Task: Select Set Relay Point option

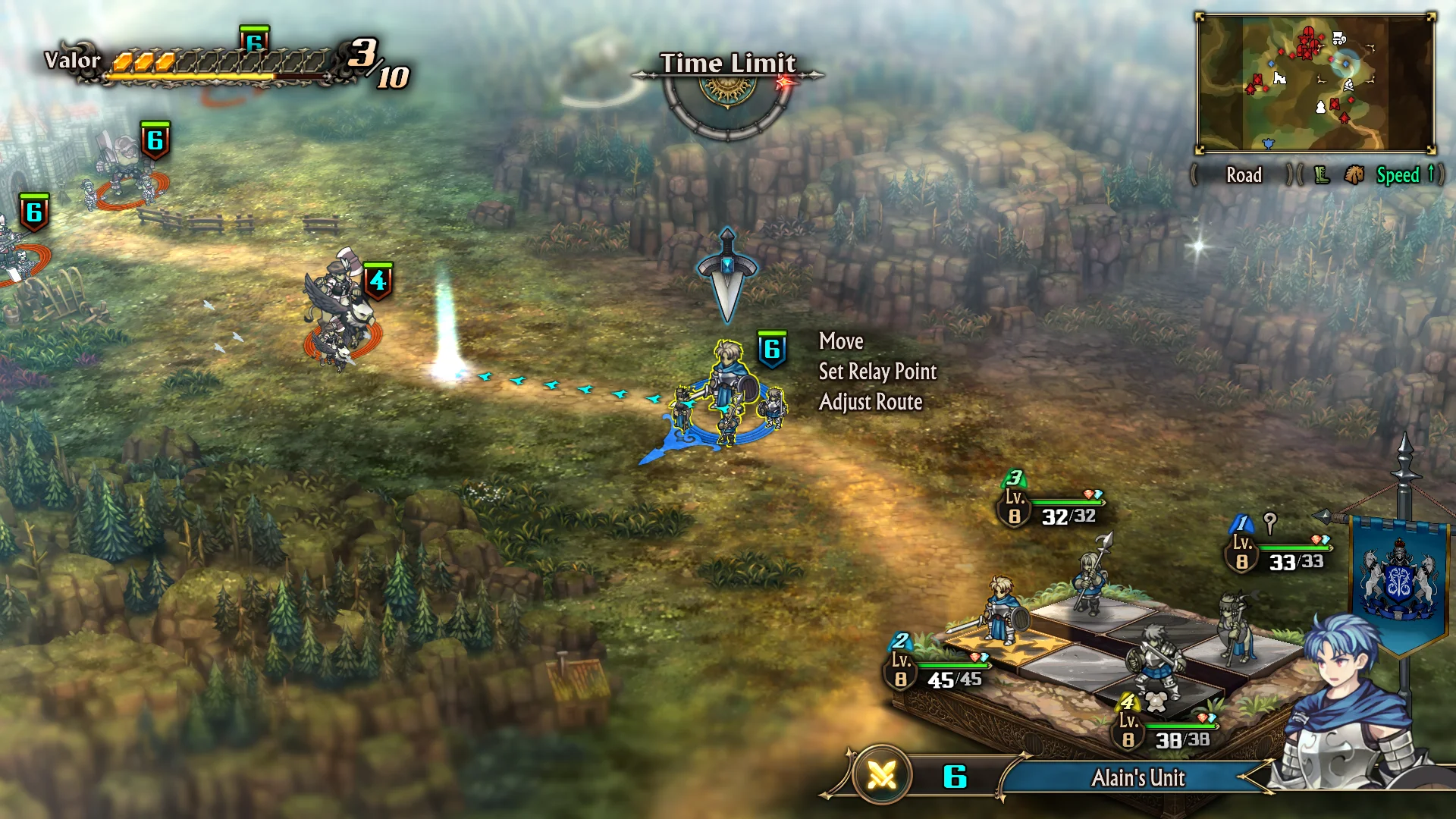Action: [x=877, y=372]
